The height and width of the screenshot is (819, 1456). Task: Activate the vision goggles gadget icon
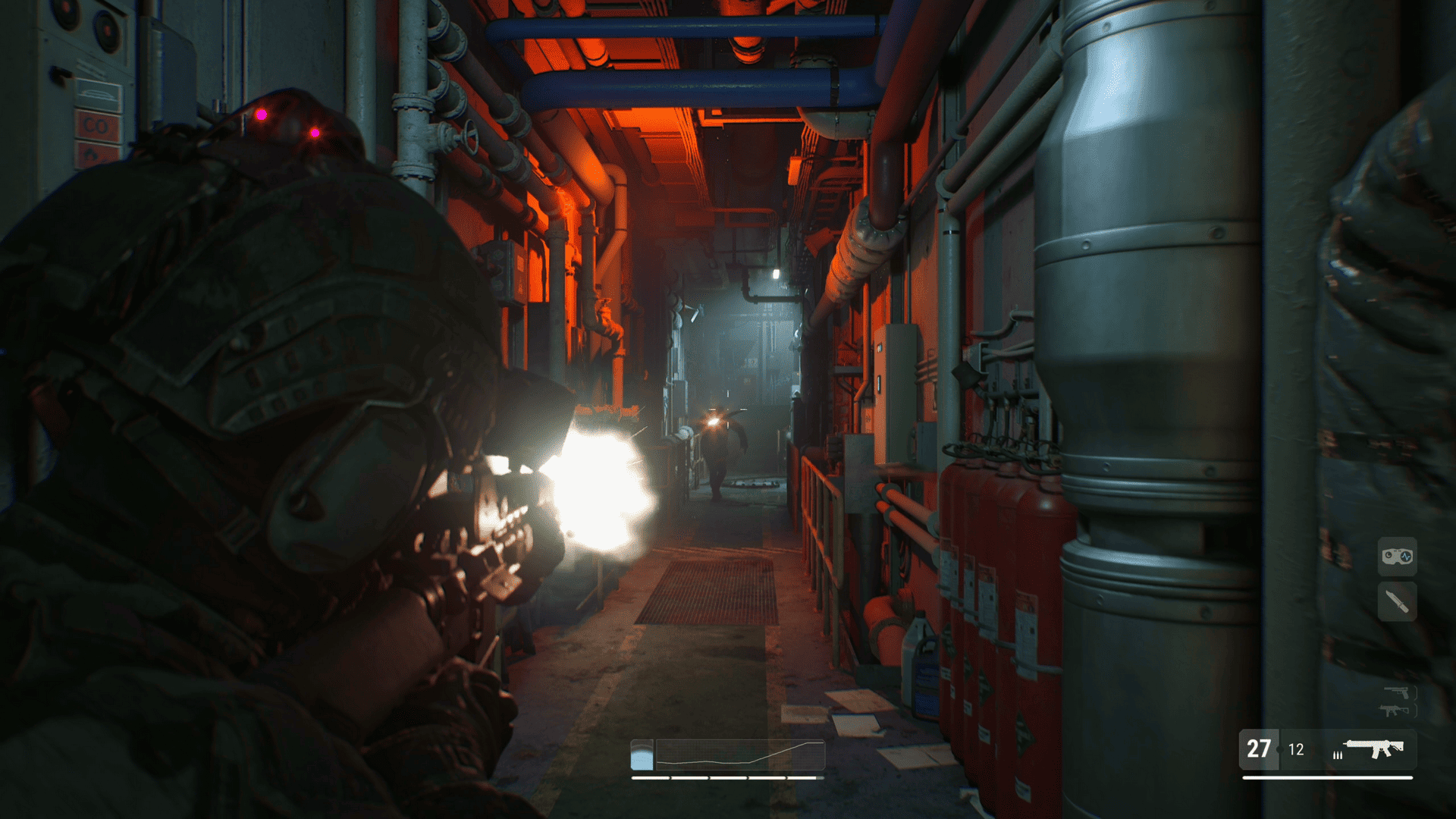pyautogui.click(x=1397, y=557)
